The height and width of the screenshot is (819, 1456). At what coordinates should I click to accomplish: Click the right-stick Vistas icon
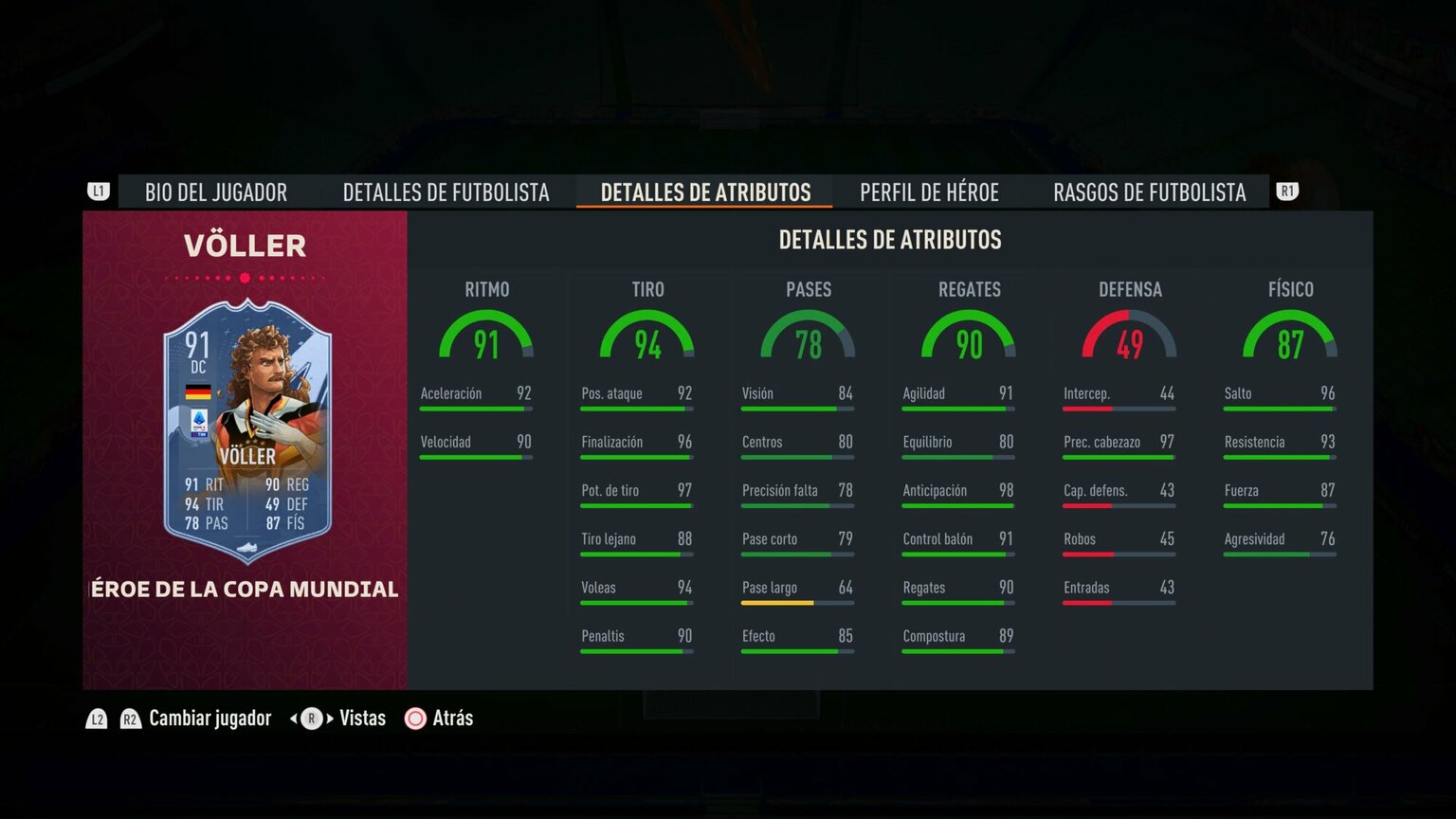click(x=310, y=719)
